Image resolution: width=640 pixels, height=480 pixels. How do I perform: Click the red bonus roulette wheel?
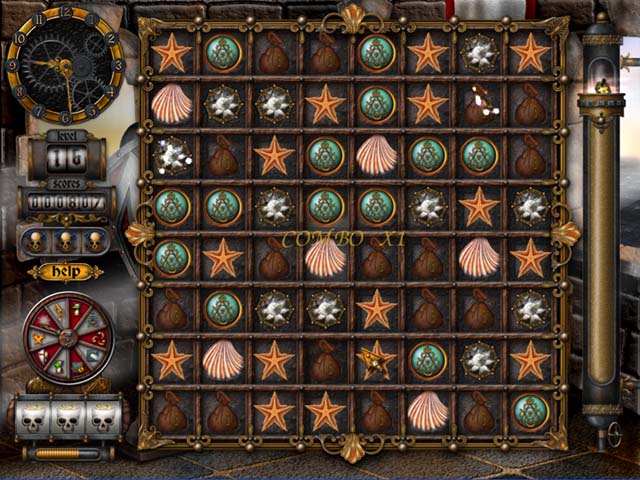[68, 338]
